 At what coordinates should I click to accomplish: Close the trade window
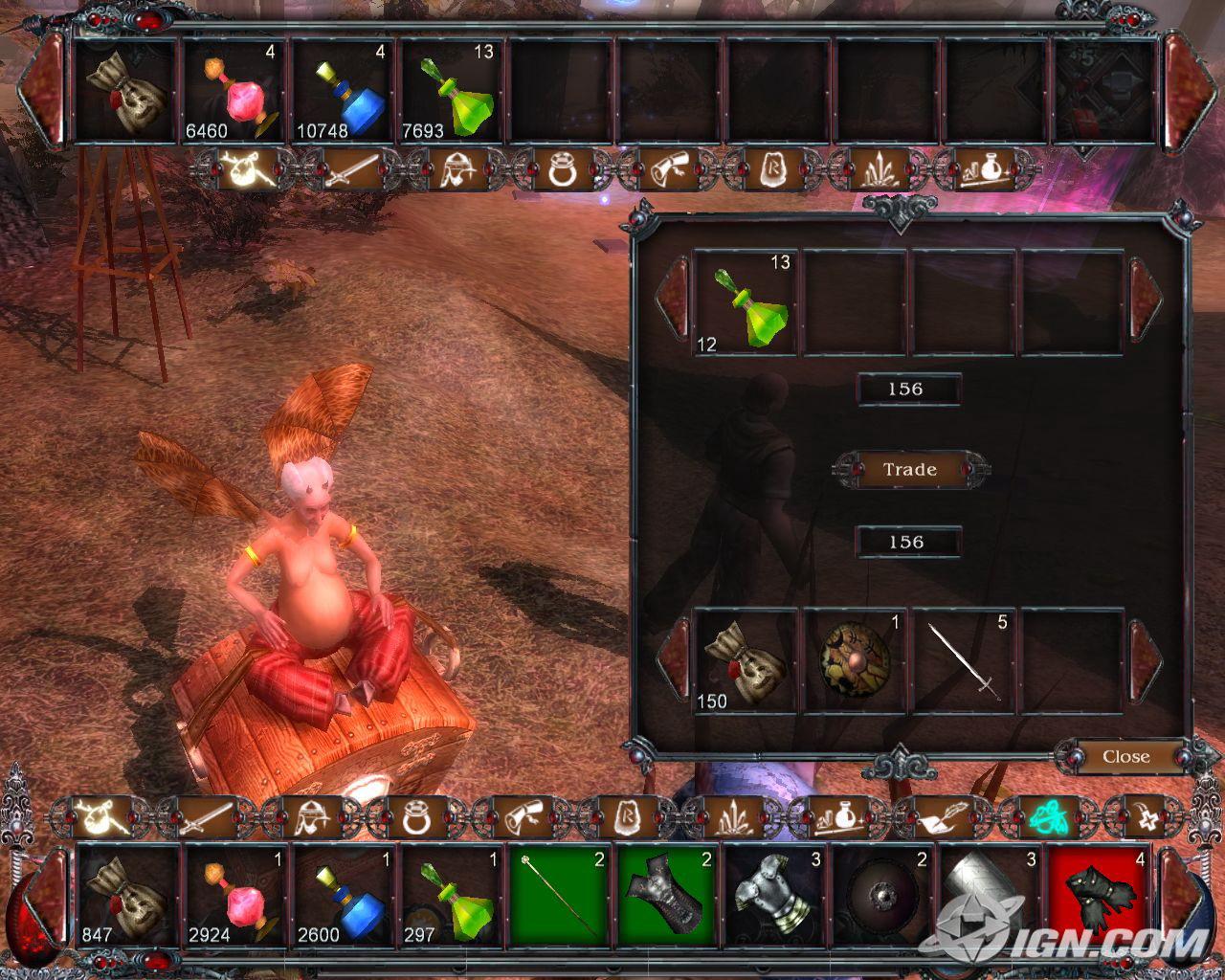point(1125,757)
